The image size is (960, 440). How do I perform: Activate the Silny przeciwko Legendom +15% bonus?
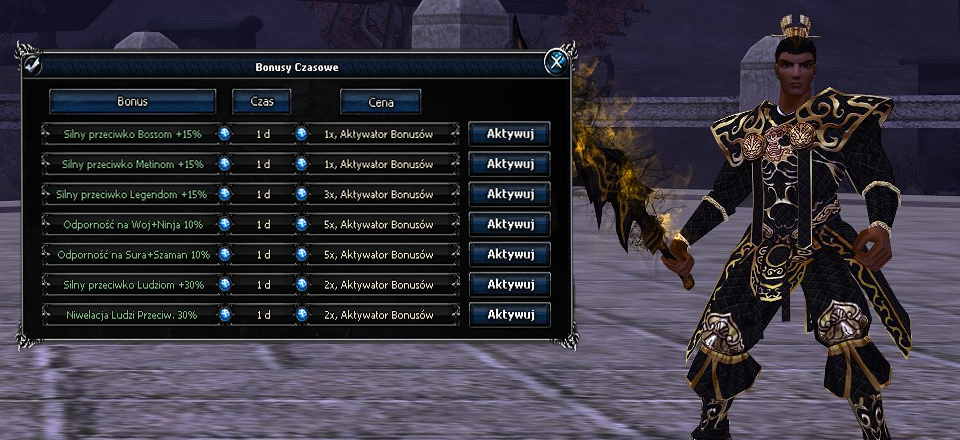(509, 194)
